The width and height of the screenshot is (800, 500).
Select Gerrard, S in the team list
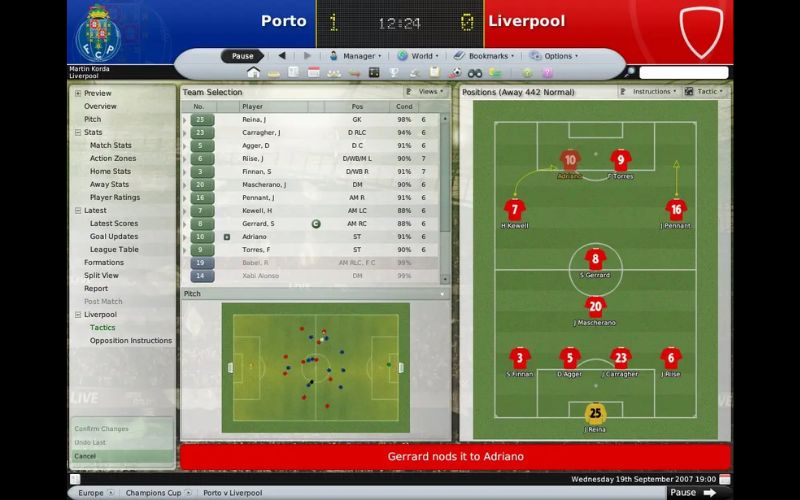click(258, 223)
